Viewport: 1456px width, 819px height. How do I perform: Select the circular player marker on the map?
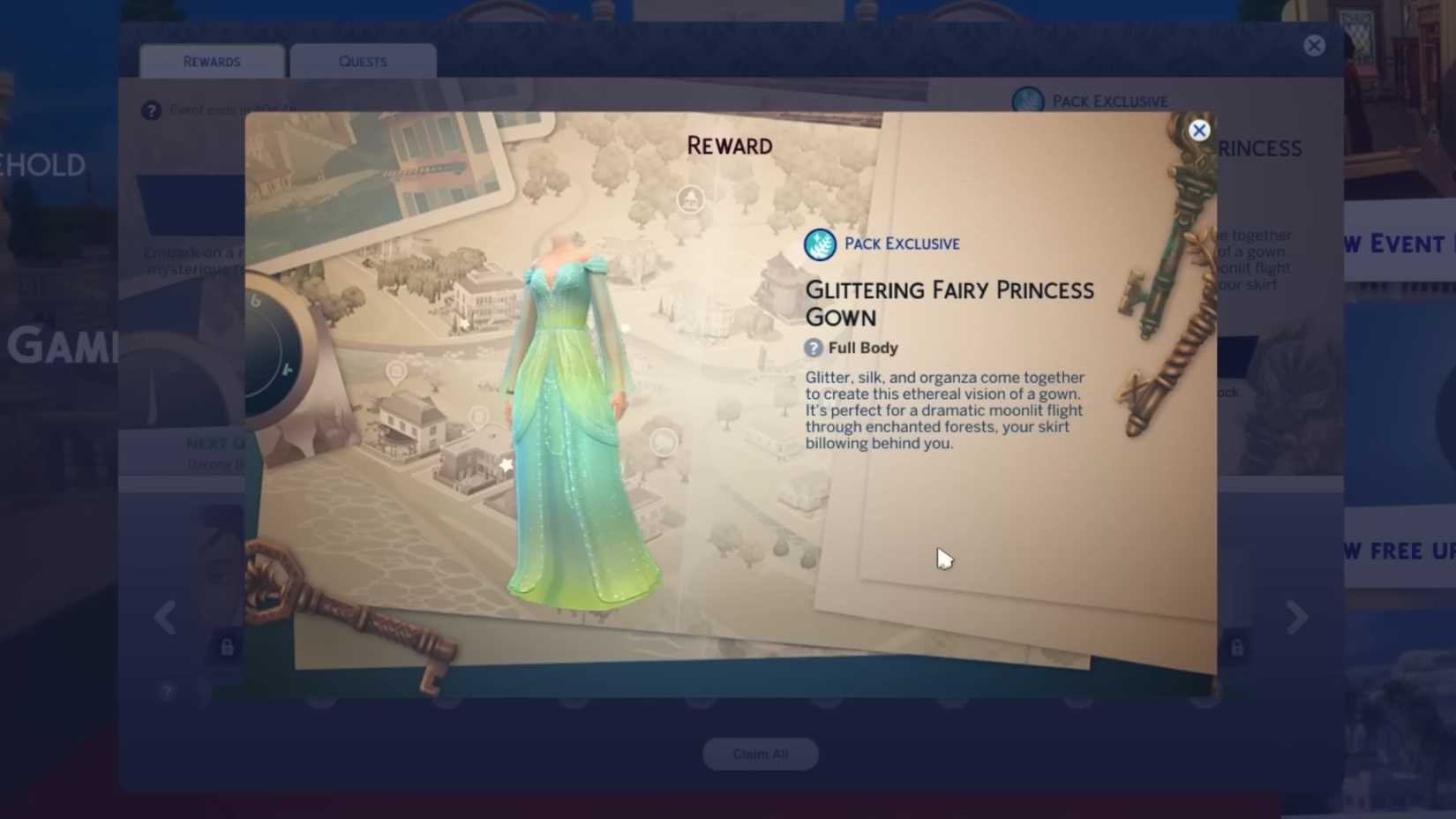691,199
